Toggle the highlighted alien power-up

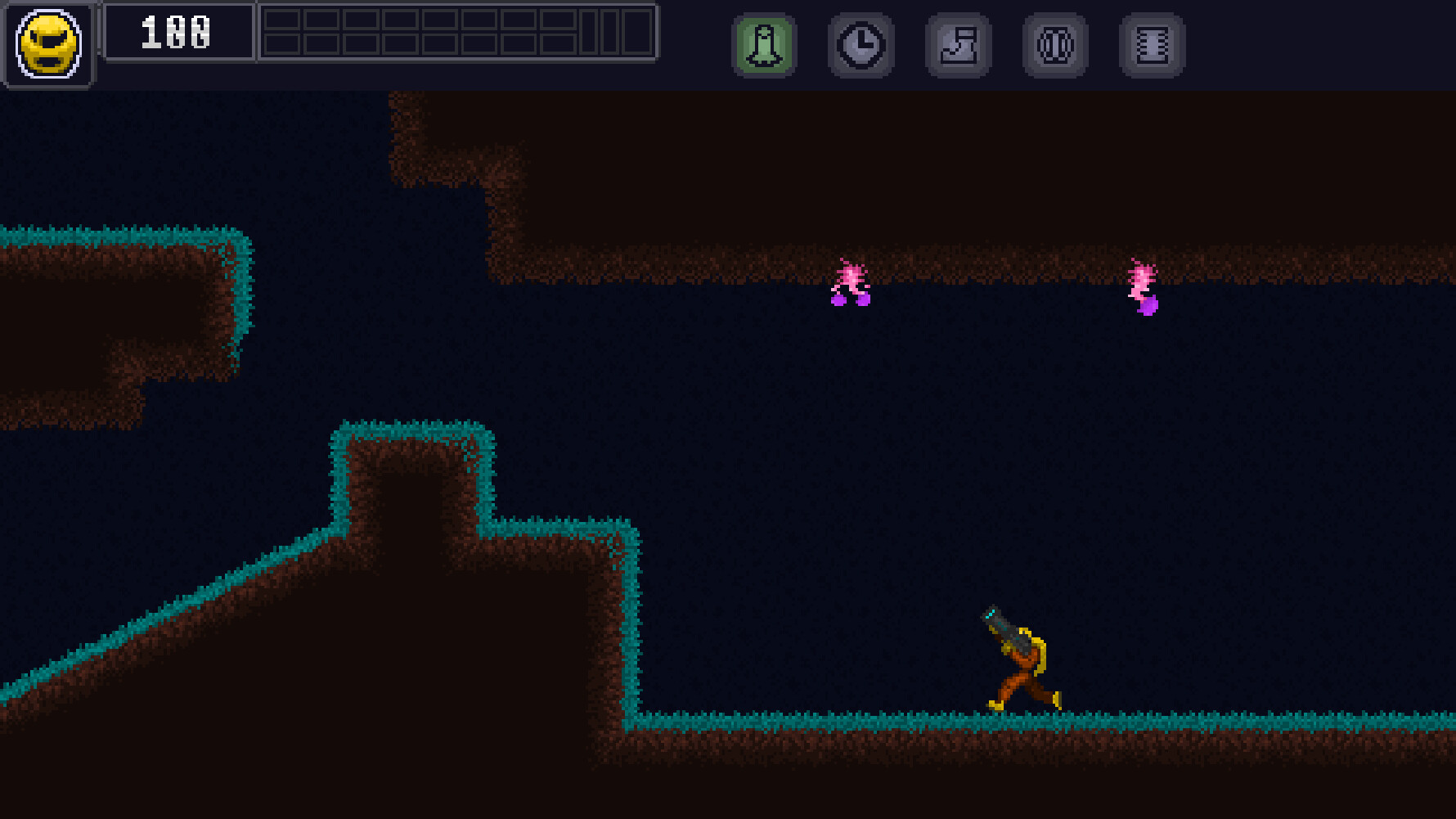765,45
